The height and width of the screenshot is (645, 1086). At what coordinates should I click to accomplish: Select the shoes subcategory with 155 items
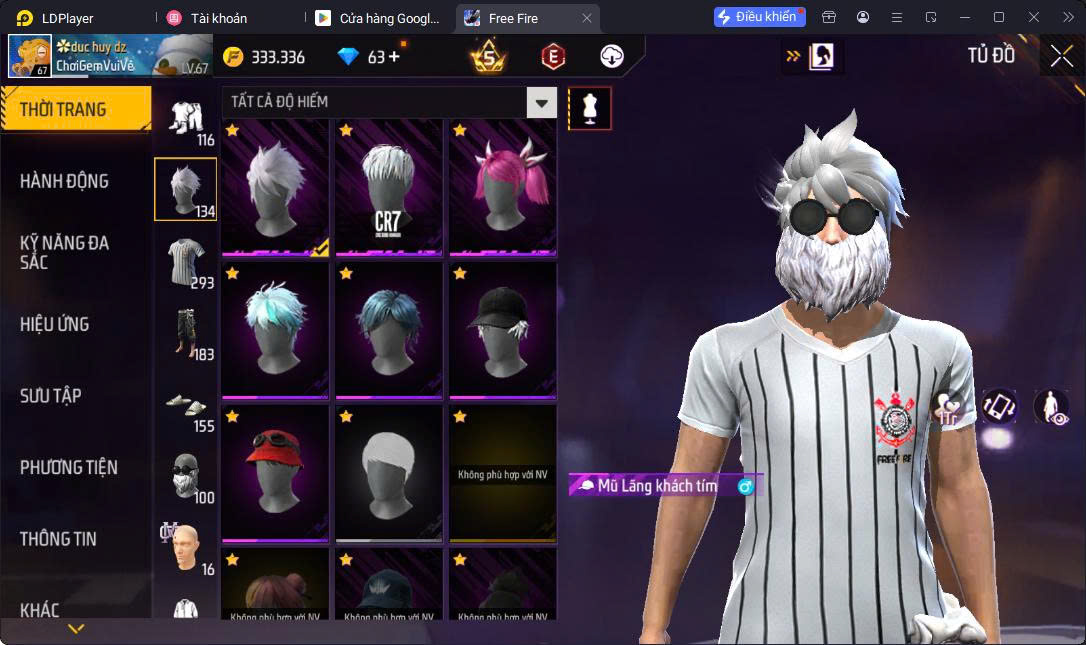(186, 405)
